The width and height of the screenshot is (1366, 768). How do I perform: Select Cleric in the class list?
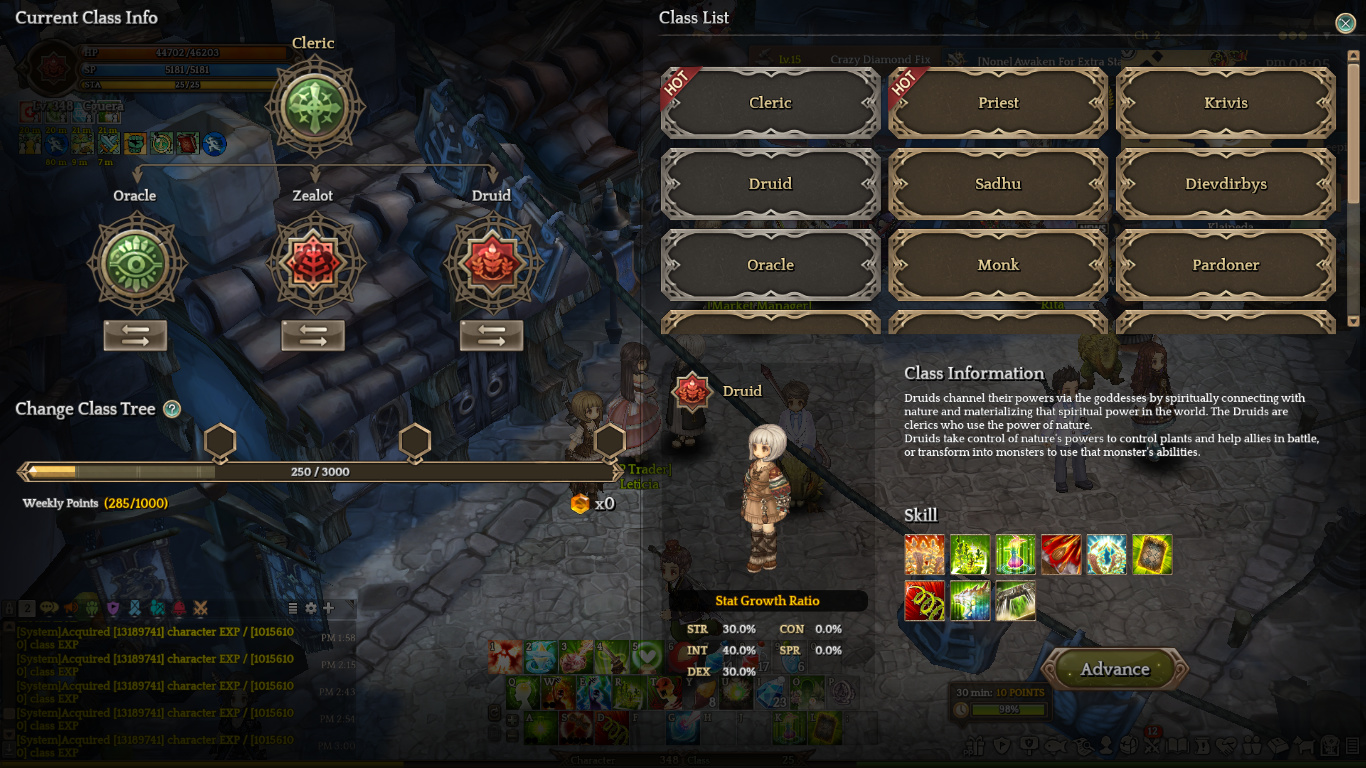(770, 103)
